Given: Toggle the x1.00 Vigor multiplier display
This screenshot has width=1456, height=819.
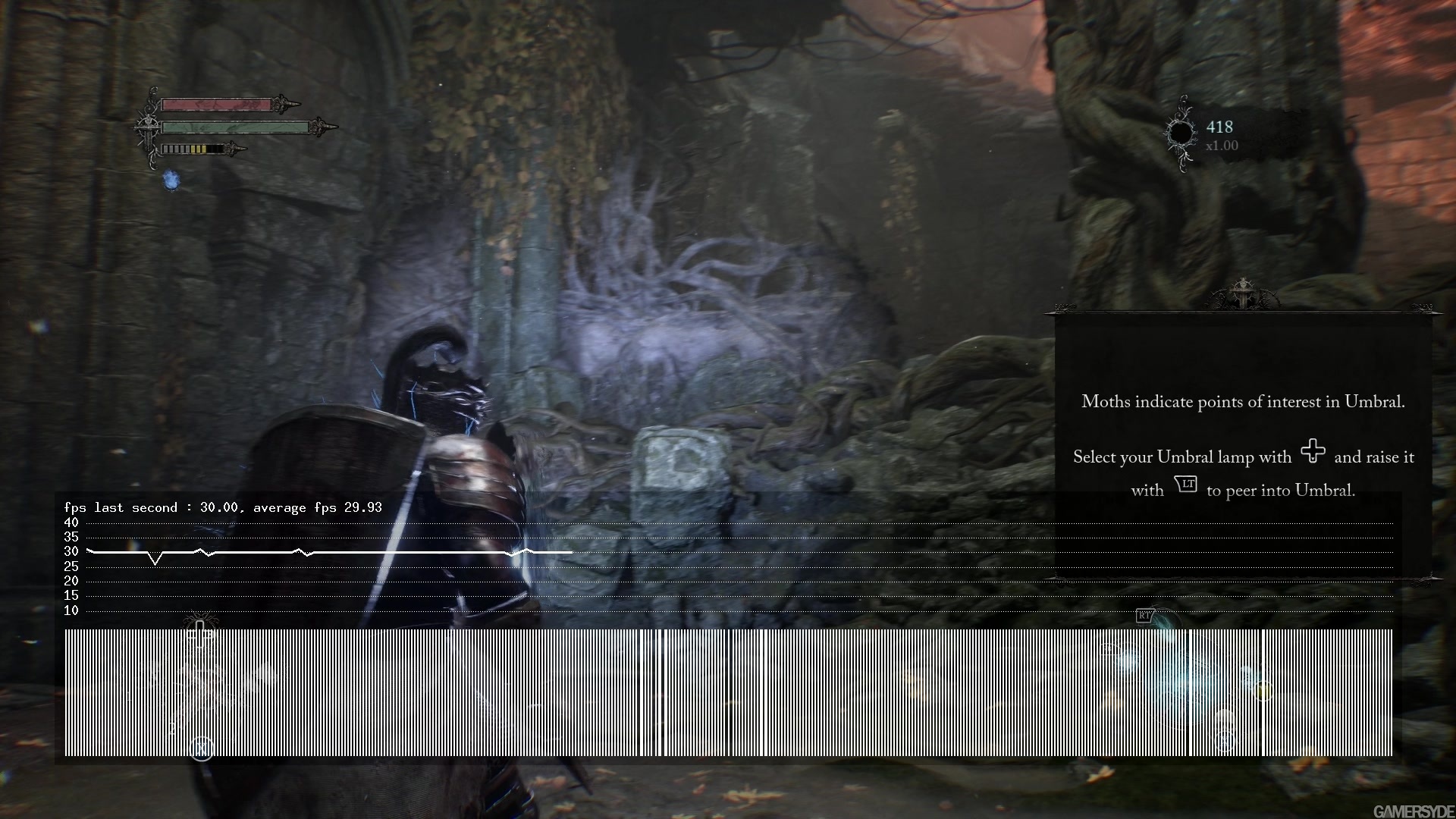Looking at the screenshot, I should [x=1222, y=146].
